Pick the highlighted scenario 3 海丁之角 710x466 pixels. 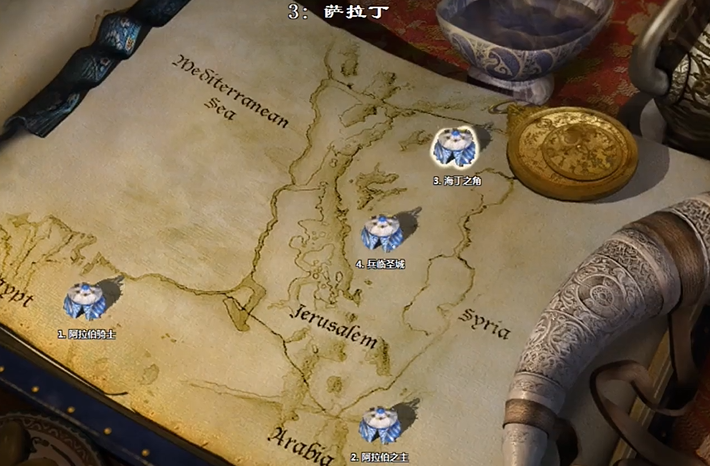454,150
